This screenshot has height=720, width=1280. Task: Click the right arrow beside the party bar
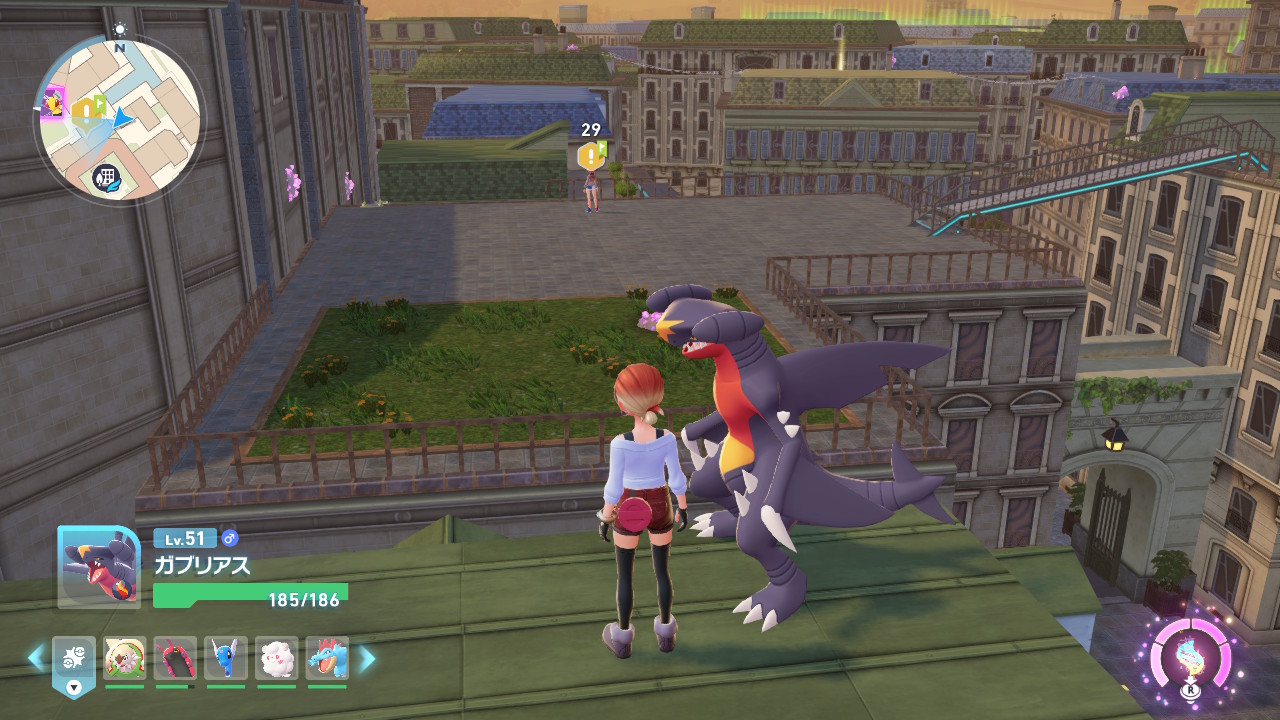coord(367,658)
